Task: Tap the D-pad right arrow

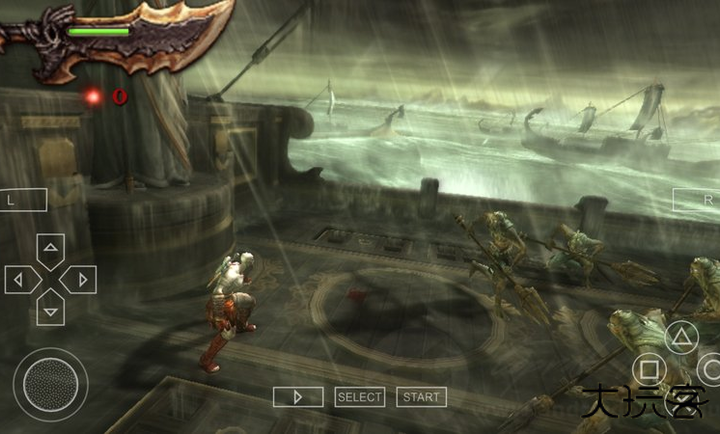Action: (80, 279)
